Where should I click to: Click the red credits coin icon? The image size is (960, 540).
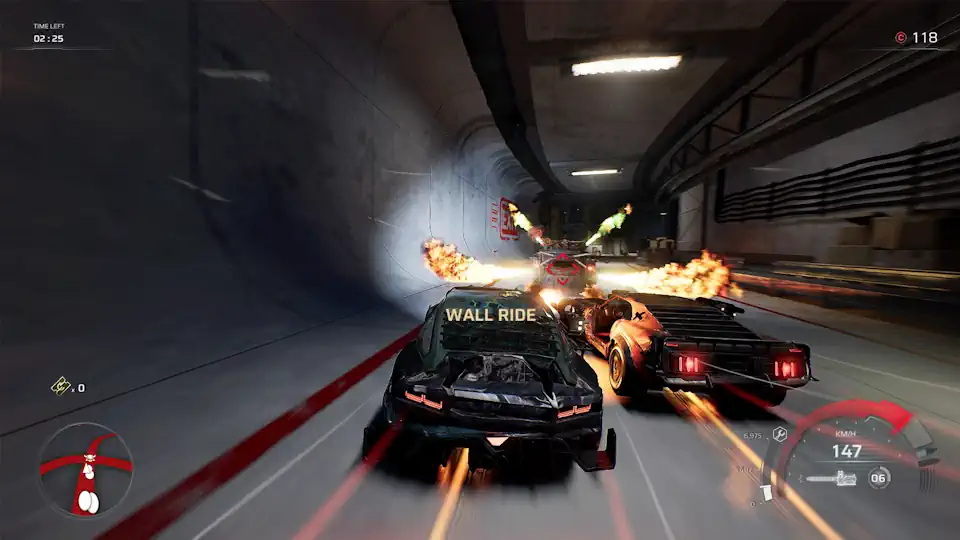pos(900,38)
